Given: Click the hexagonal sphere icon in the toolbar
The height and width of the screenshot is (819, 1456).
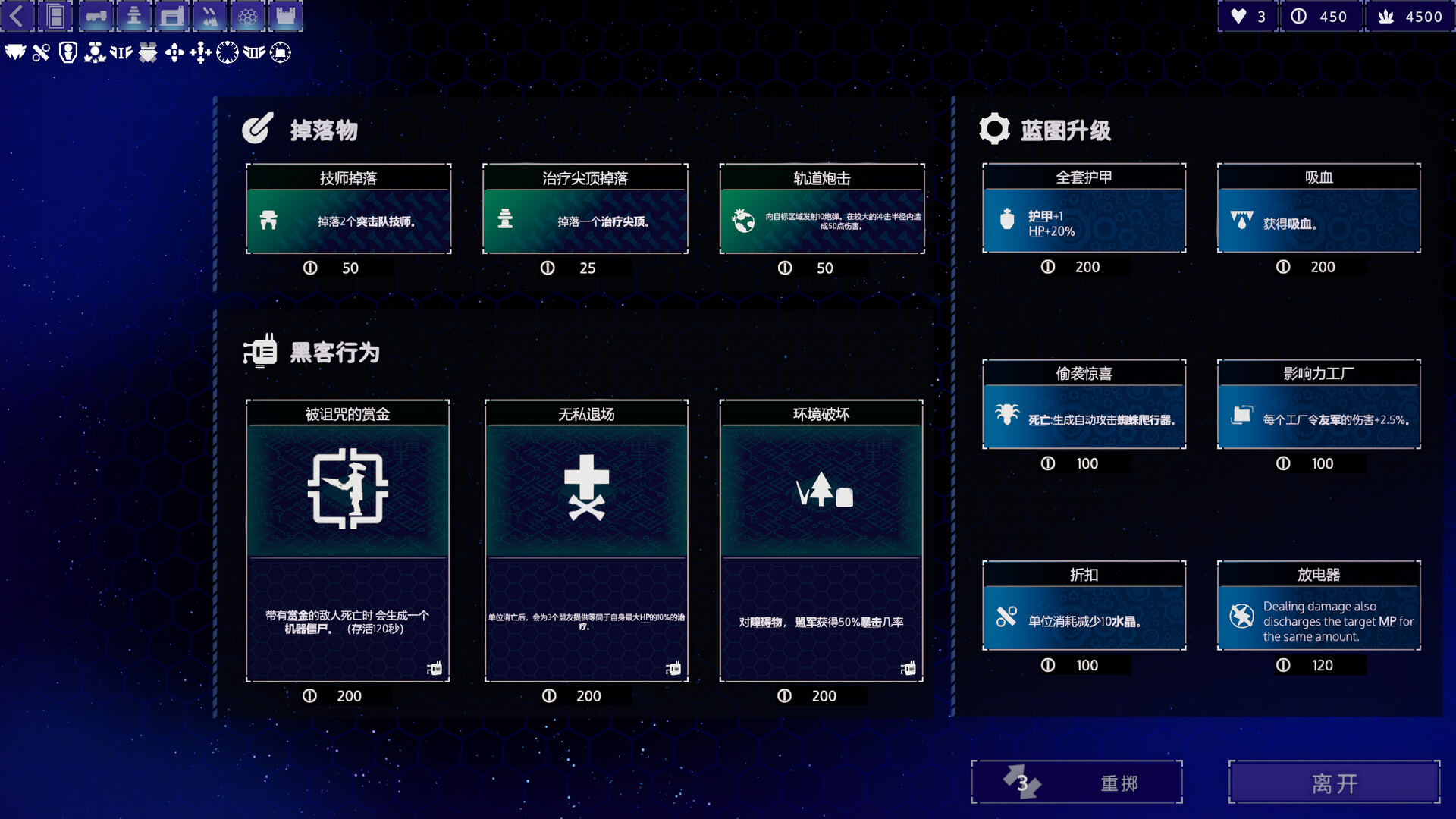Looking at the screenshot, I should [x=247, y=15].
